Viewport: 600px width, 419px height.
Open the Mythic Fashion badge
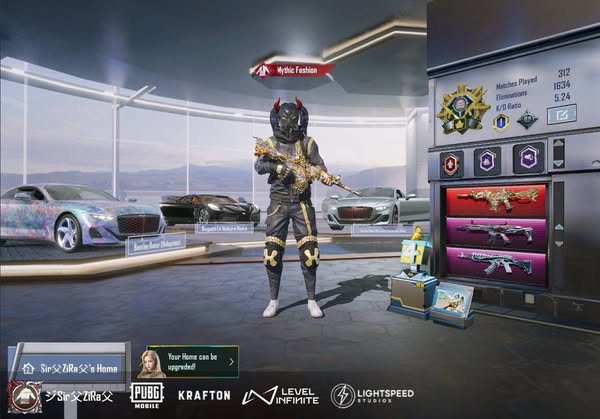tap(292, 70)
